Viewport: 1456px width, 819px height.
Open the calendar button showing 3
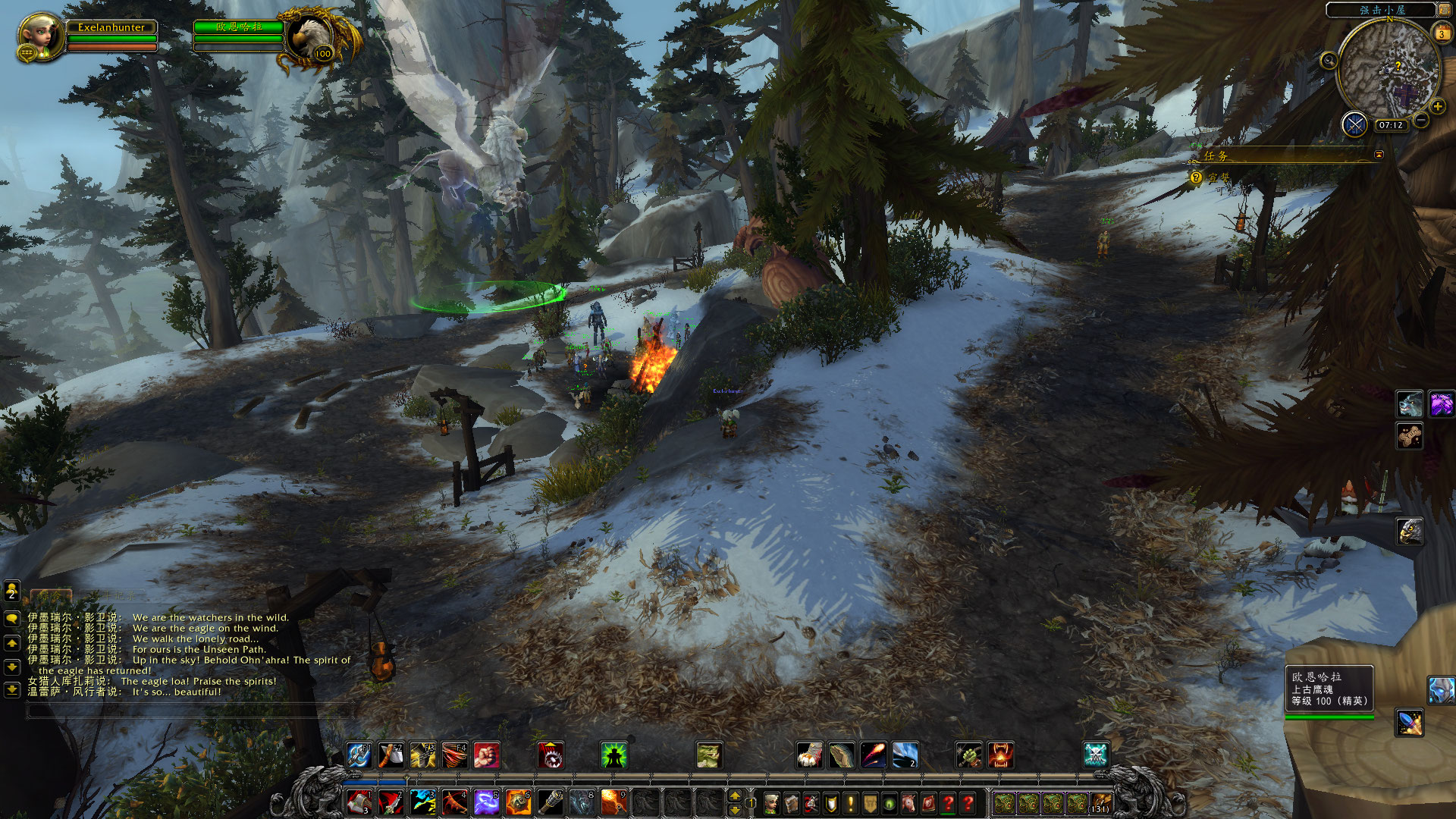coord(1441,33)
